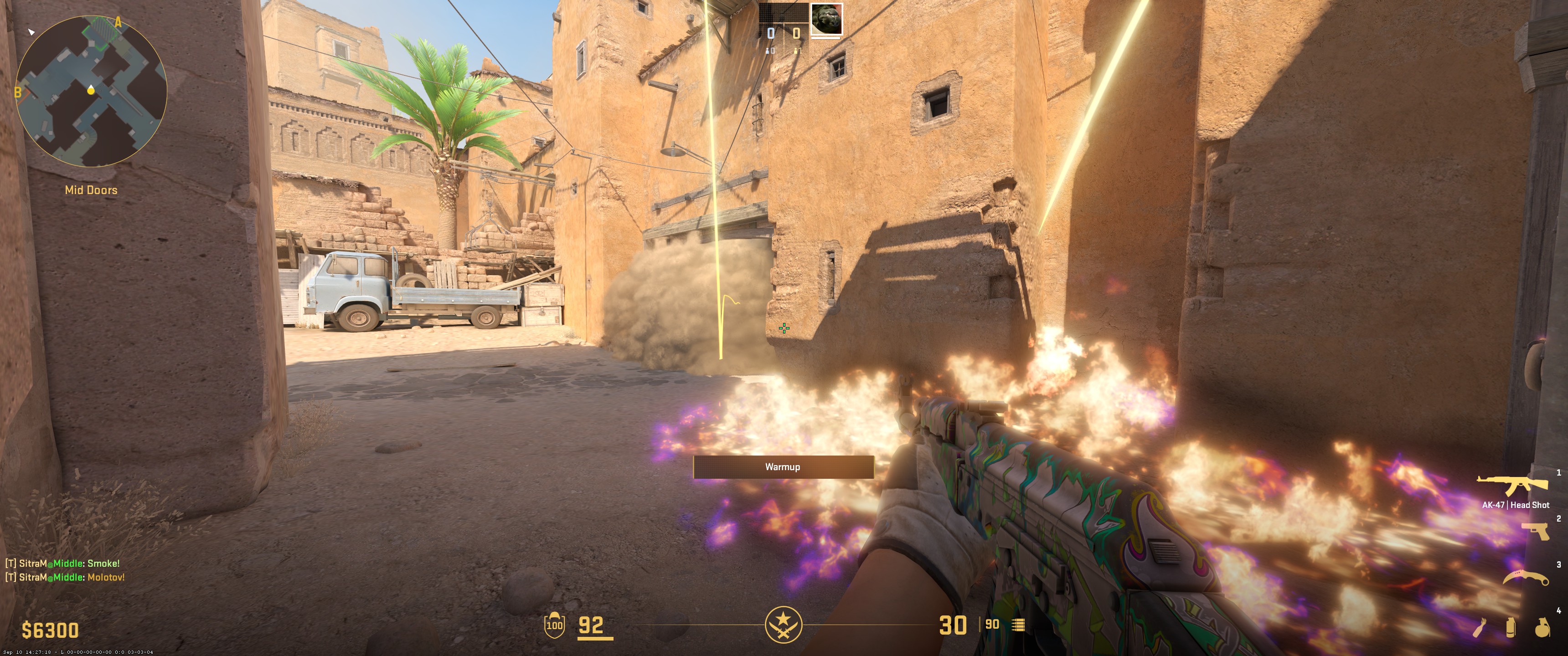The width and height of the screenshot is (1568, 656).
Task: Click the Warmup banner
Action: point(783,467)
